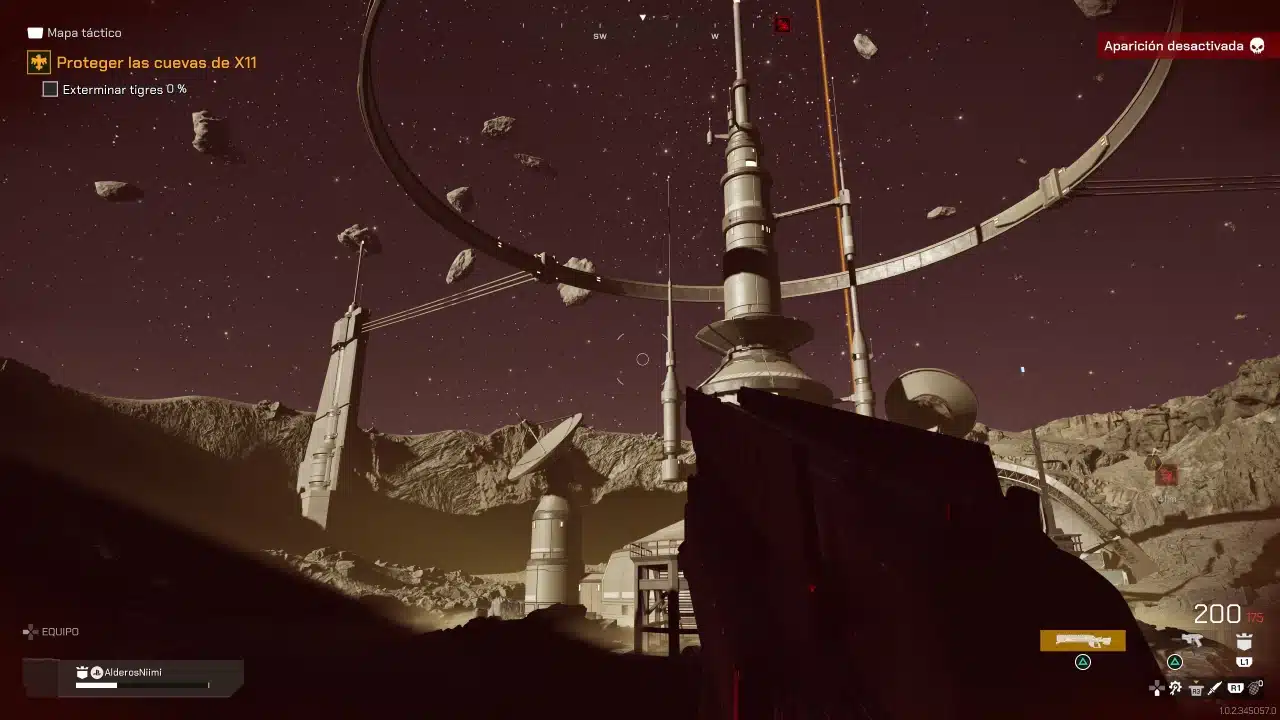Select the grenade equipment icon
Image resolution: width=1280 pixels, height=720 pixels.
tap(1256, 688)
